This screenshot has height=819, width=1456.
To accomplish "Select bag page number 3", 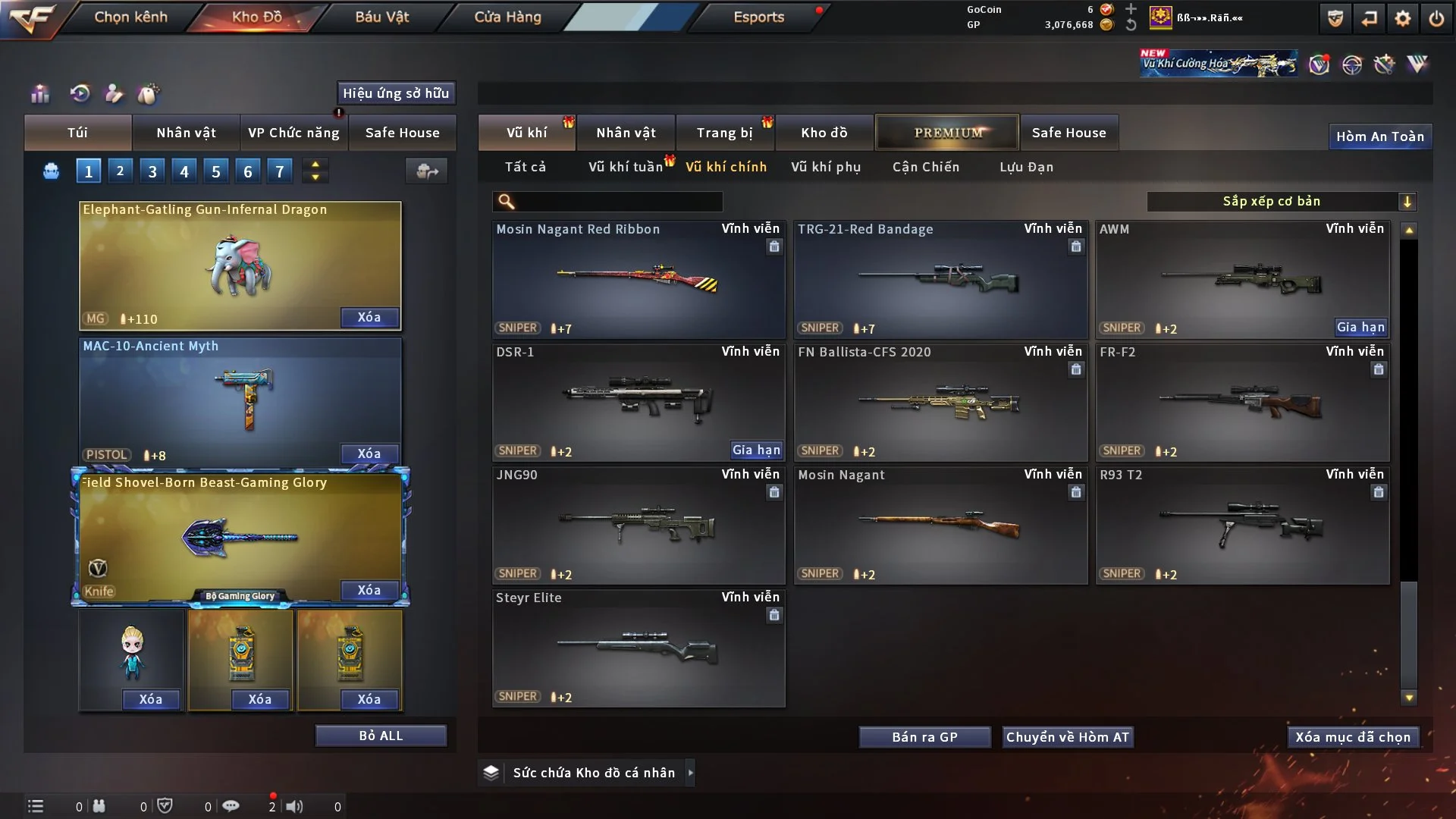I will click(152, 171).
